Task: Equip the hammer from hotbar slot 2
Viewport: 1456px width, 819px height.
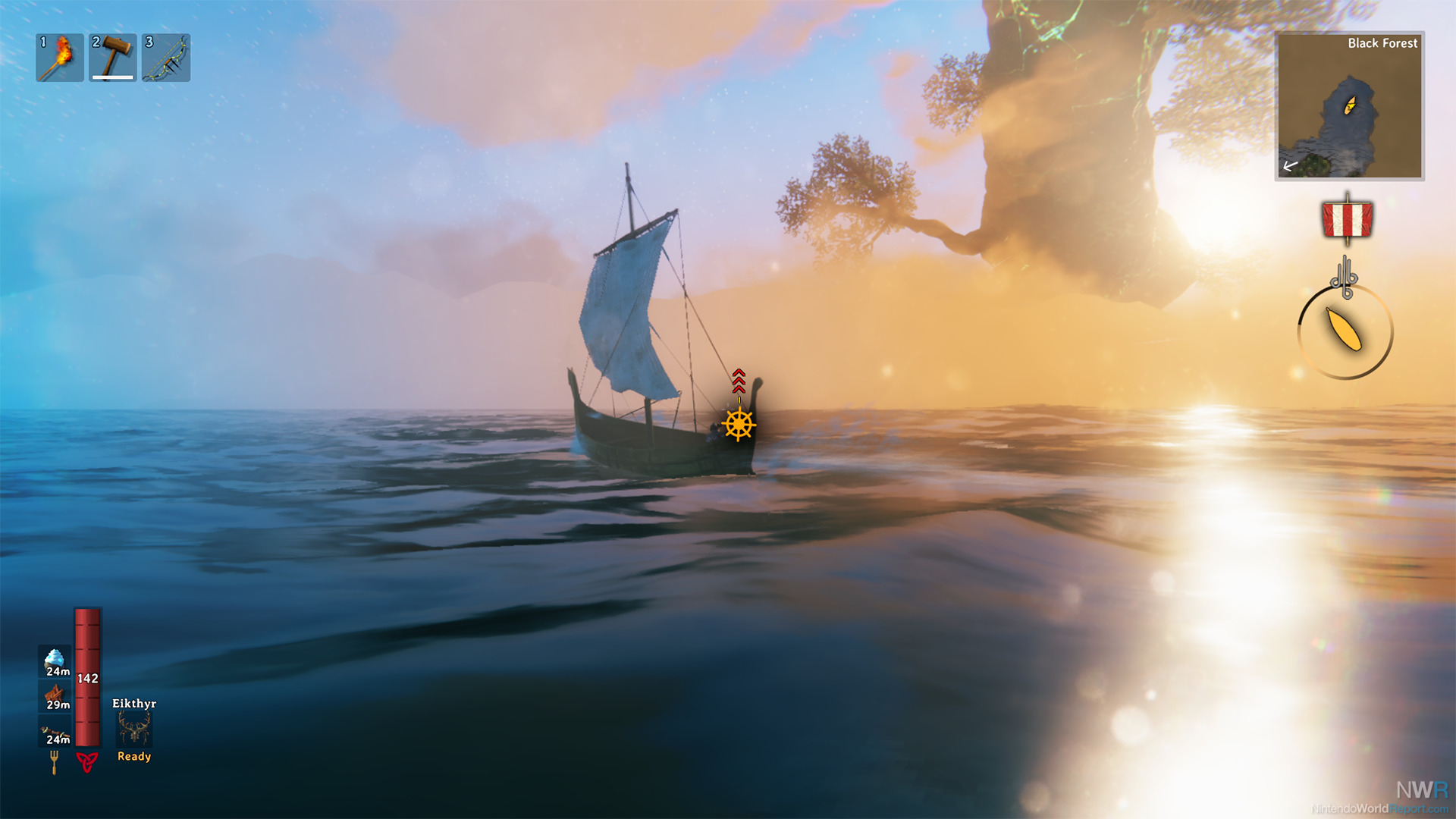Action: click(113, 58)
